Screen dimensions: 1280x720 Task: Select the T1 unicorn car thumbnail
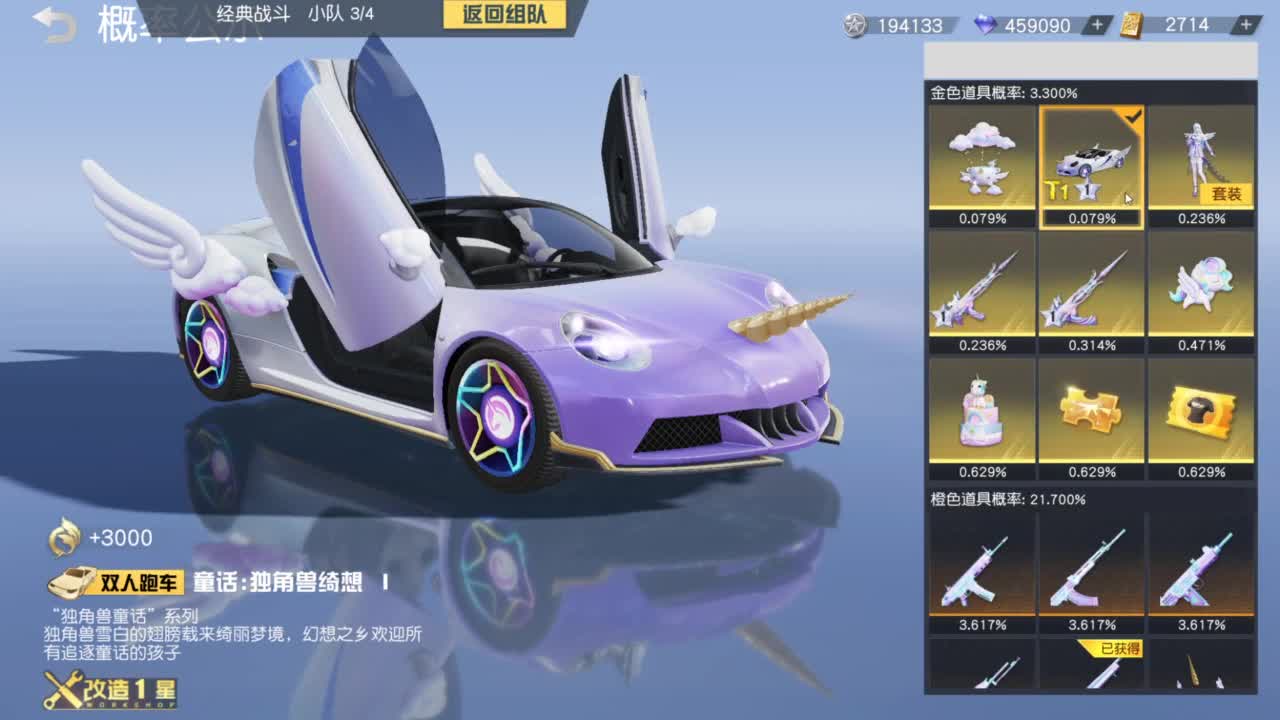(x=1091, y=163)
